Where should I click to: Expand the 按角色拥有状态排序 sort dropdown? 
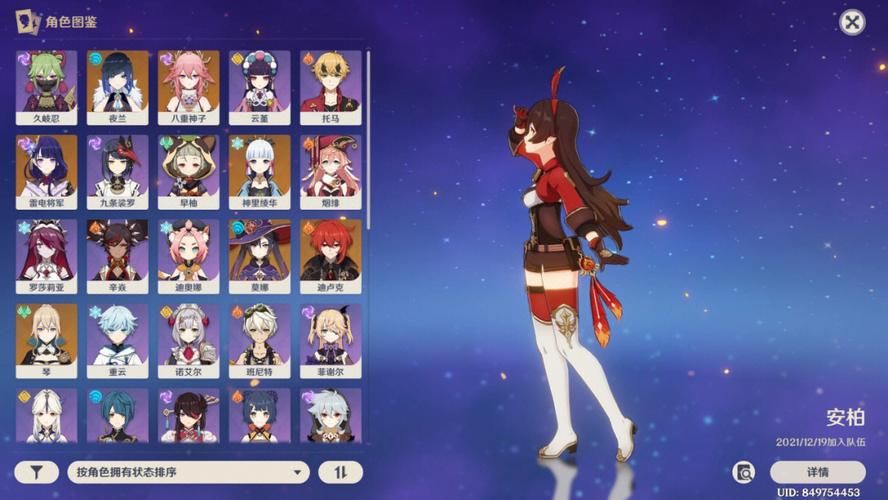(x=188, y=472)
